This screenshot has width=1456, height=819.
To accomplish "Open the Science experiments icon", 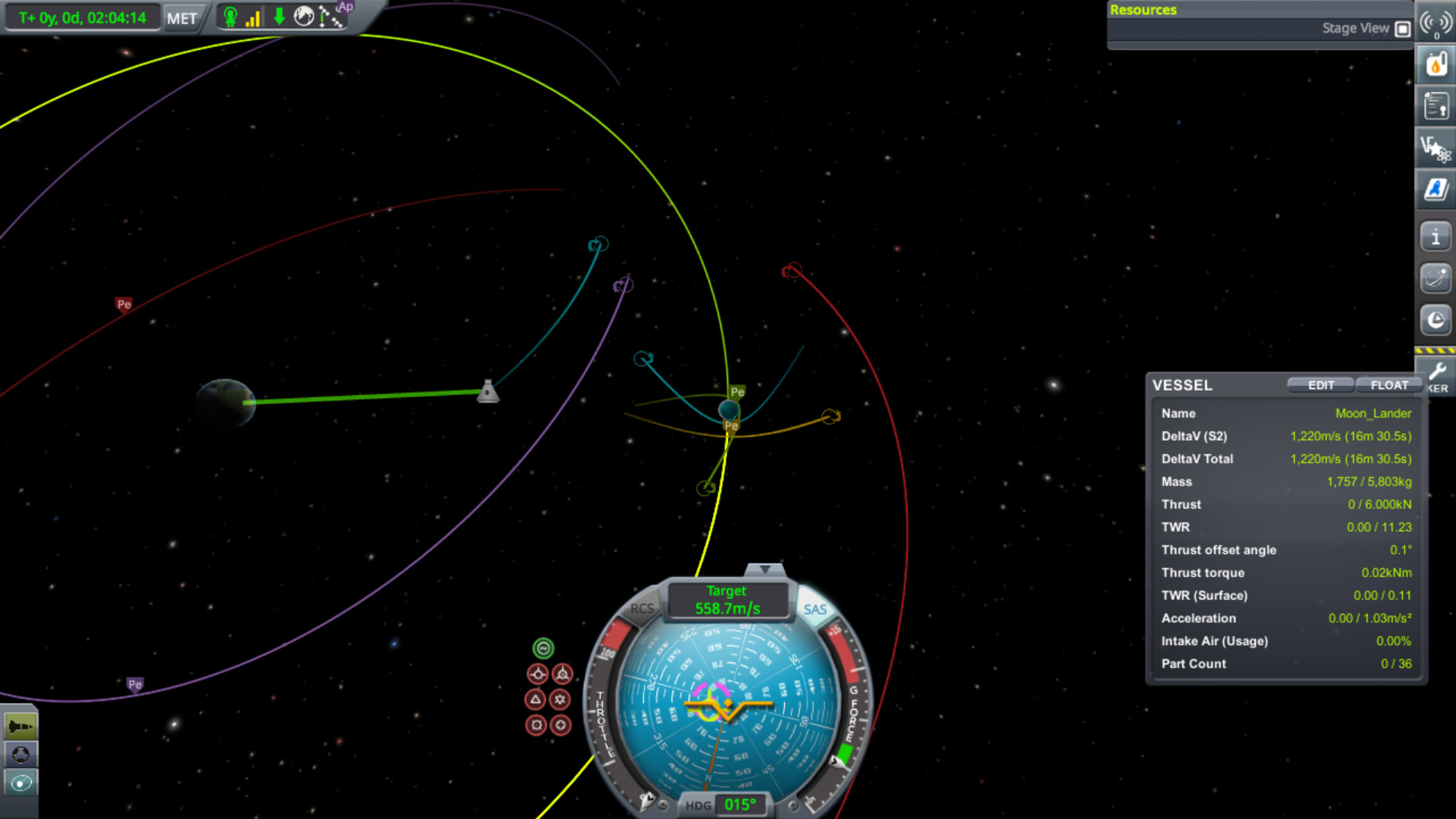I will click(1436, 148).
